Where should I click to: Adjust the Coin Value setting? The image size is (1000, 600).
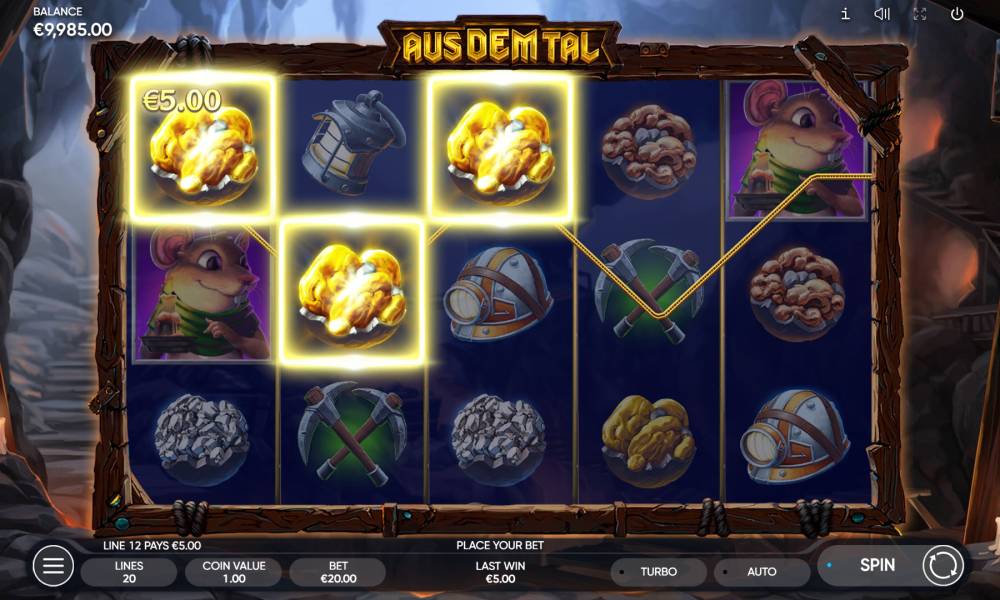click(x=234, y=572)
